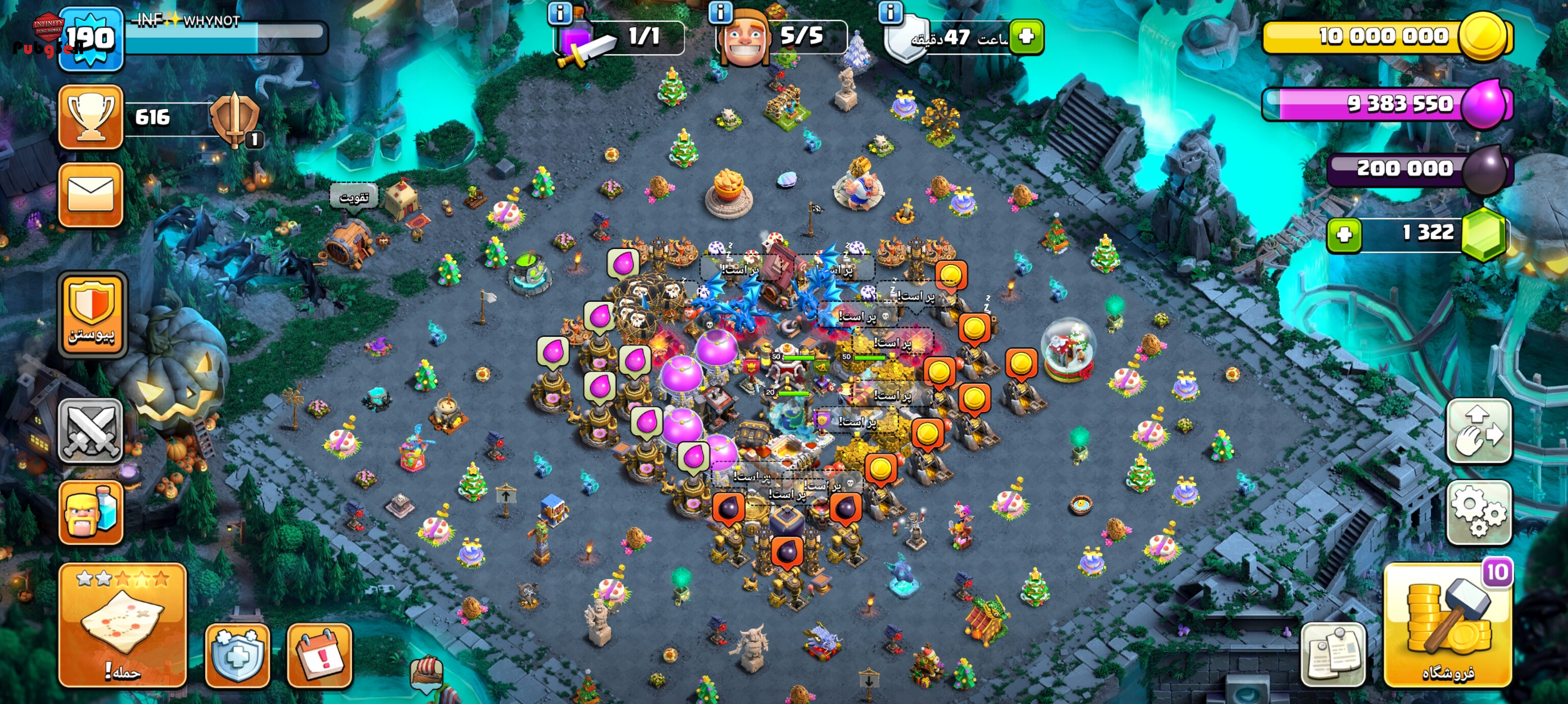Extend shield with the green plus
The height and width of the screenshot is (704, 1568).
pos(1026,37)
